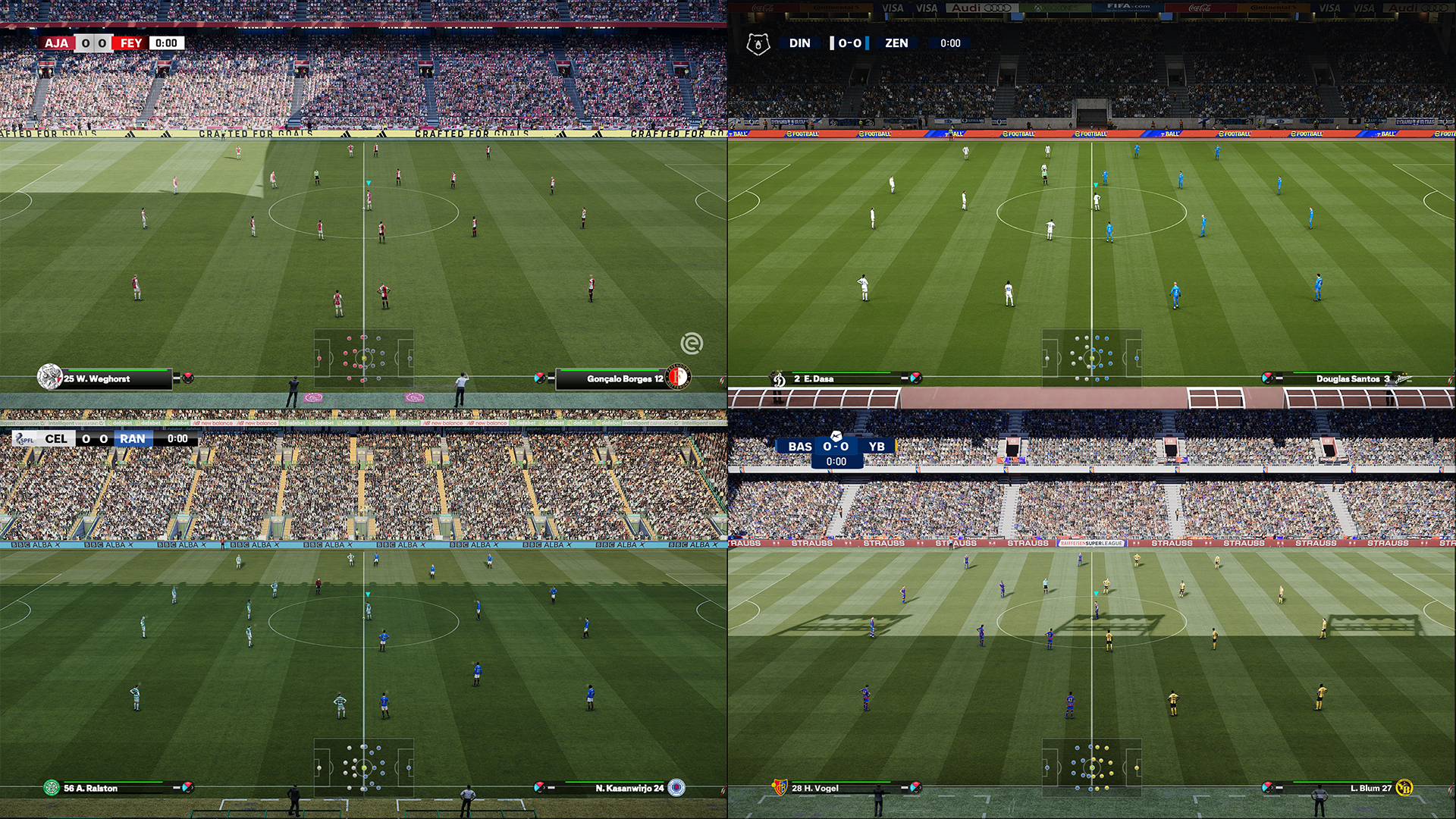Click the radar in the Ajax–Feyenoord match
1456x819 pixels.
[364, 358]
